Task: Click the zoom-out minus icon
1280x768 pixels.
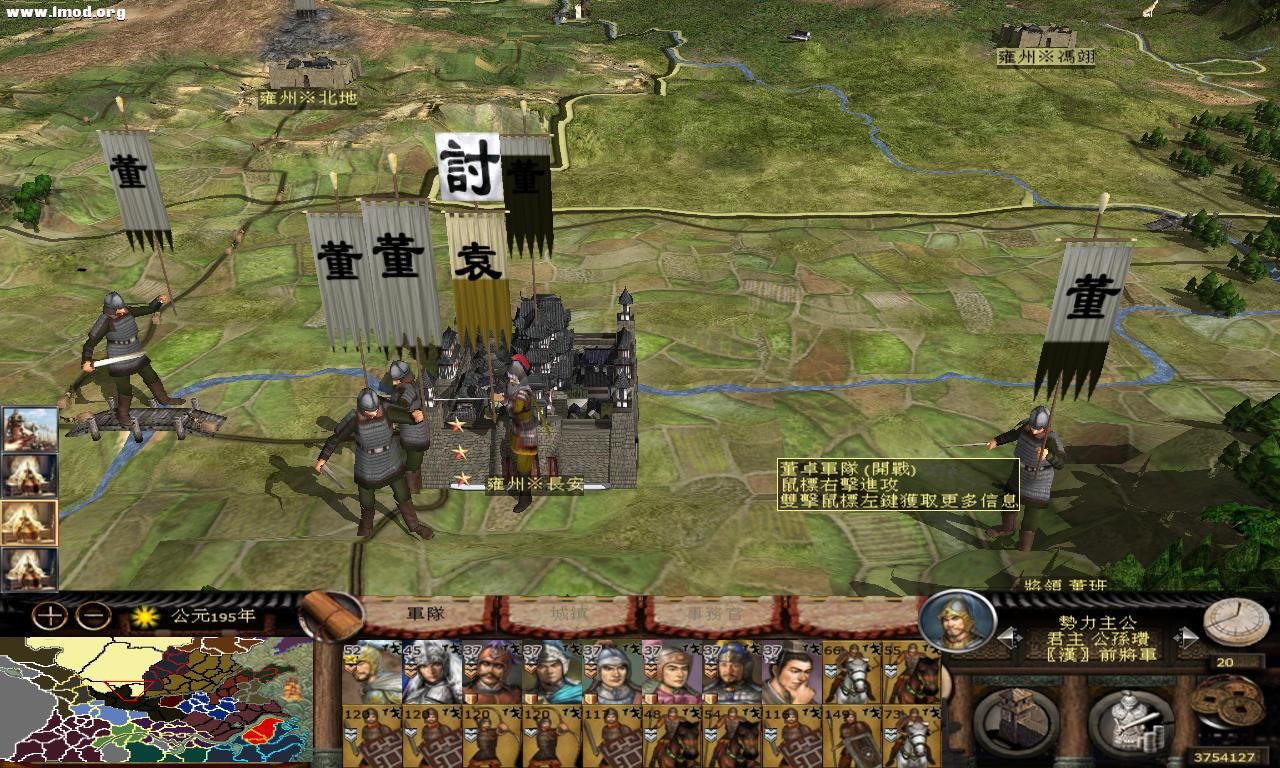Action: point(91,614)
